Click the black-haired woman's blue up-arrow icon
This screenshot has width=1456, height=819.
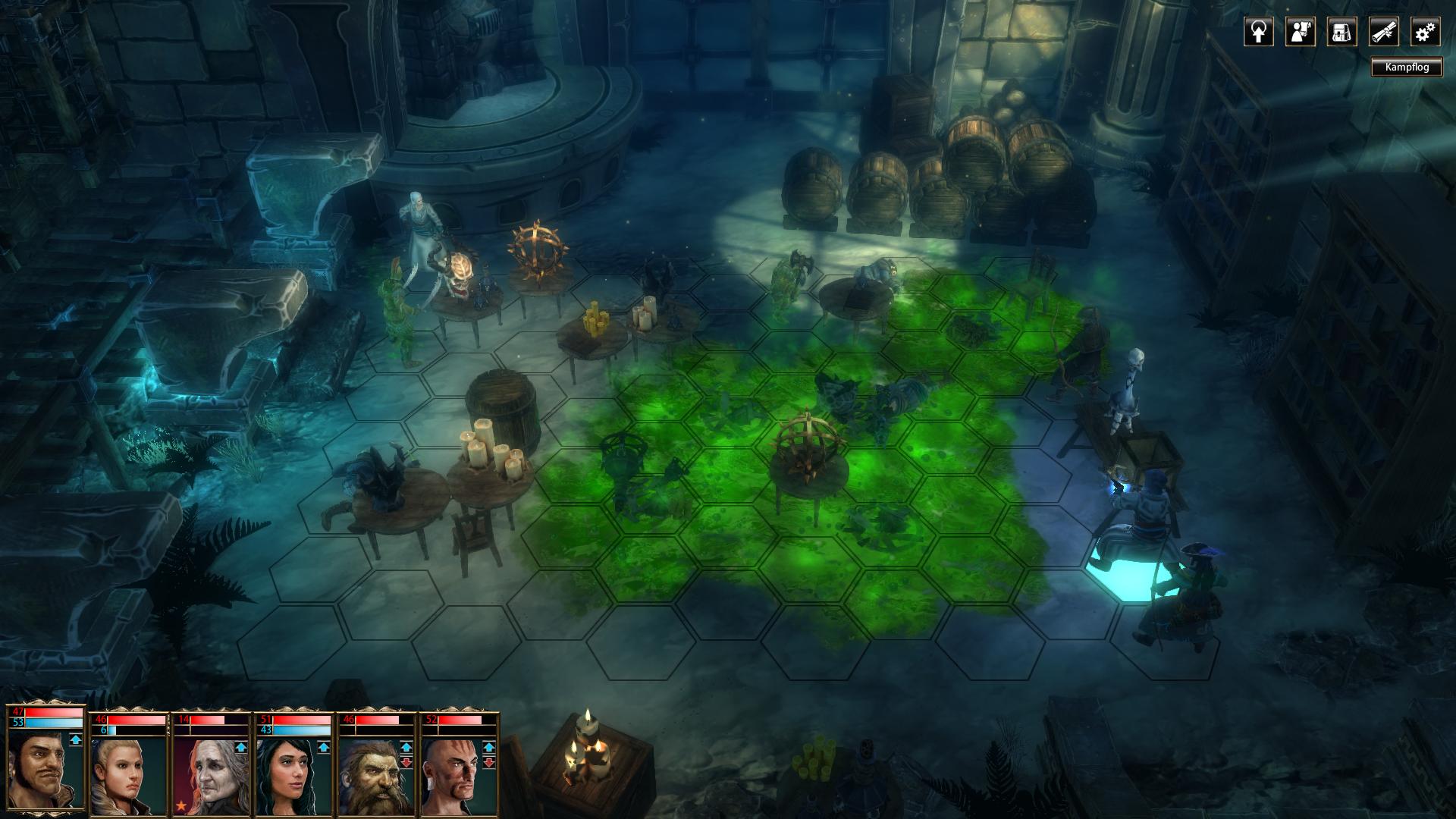(x=324, y=748)
